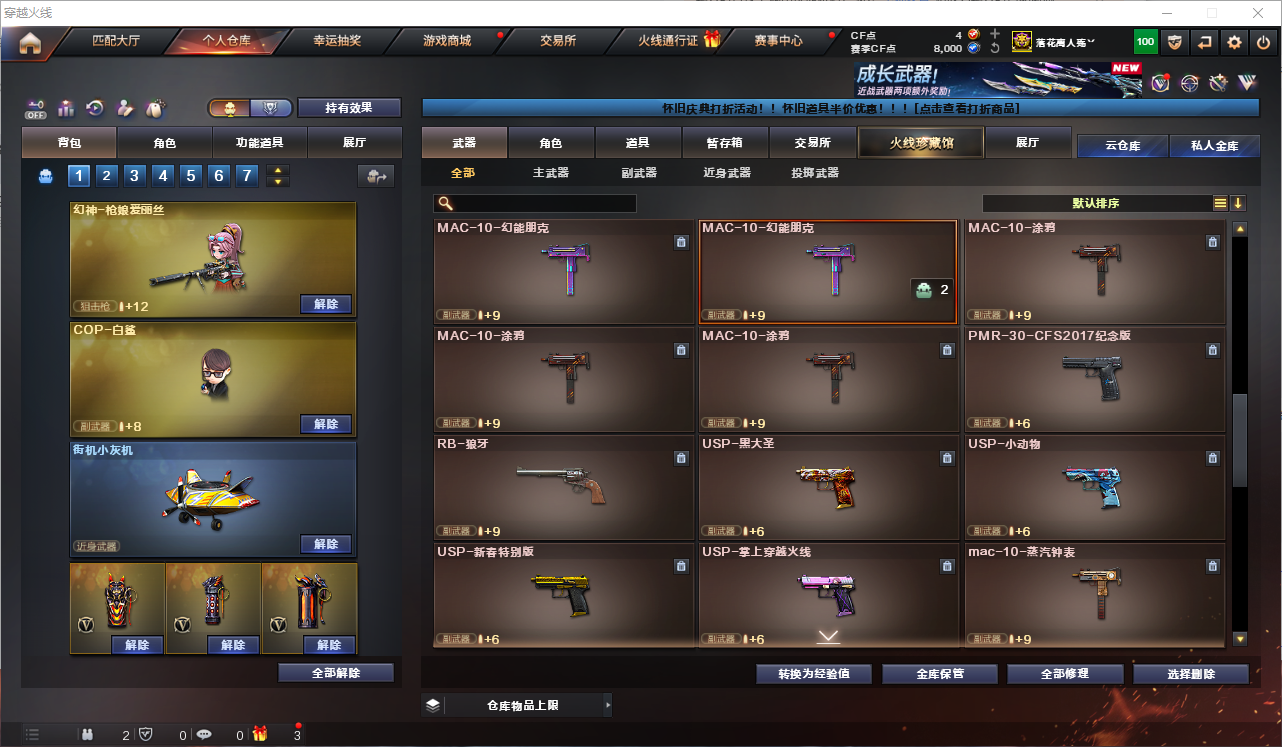Viewport: 1282px width, 747px height.
Task: Choose the PMR-30-CFS2017纪念版 pistol
Action: coord(1094,379)
